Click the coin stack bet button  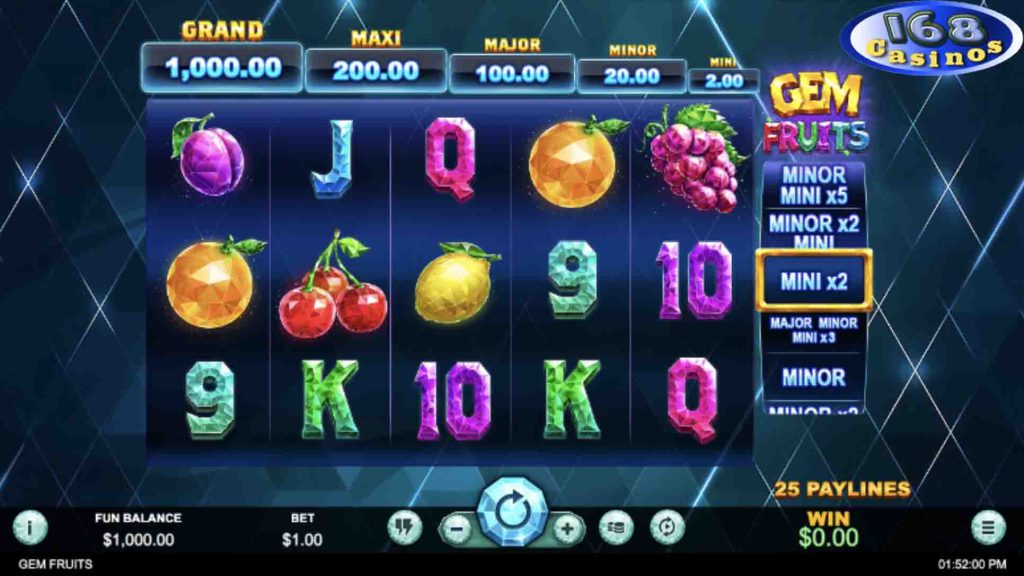[616, 526]
